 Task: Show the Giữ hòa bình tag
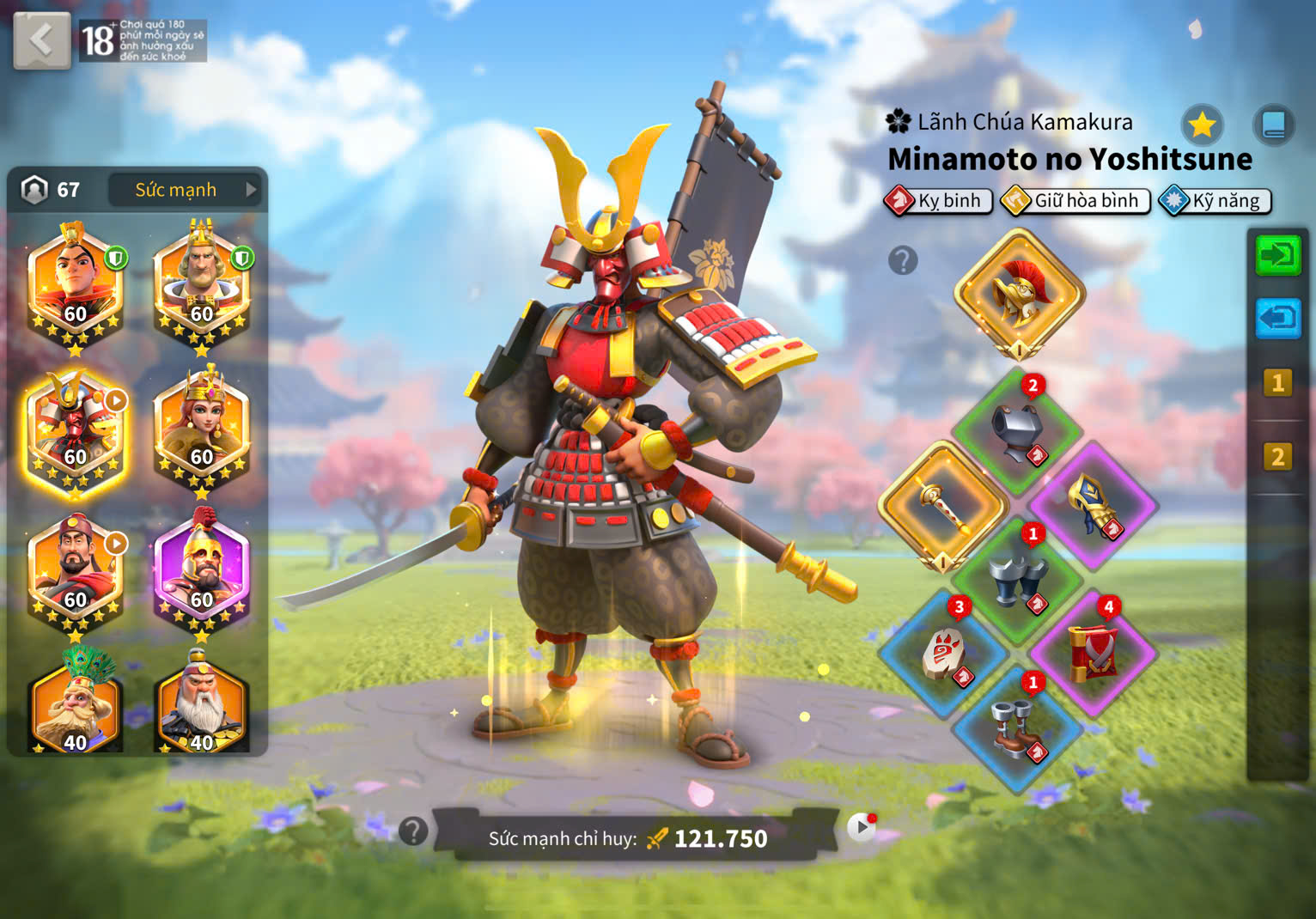coord(1075,201)
